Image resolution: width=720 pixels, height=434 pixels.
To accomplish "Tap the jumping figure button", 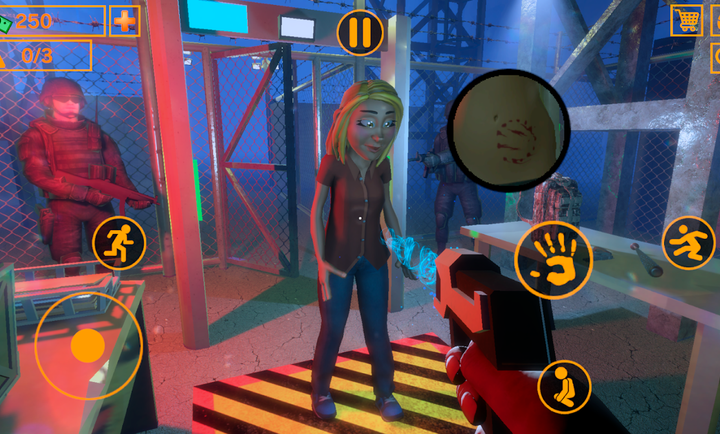I will coord(688,242).
